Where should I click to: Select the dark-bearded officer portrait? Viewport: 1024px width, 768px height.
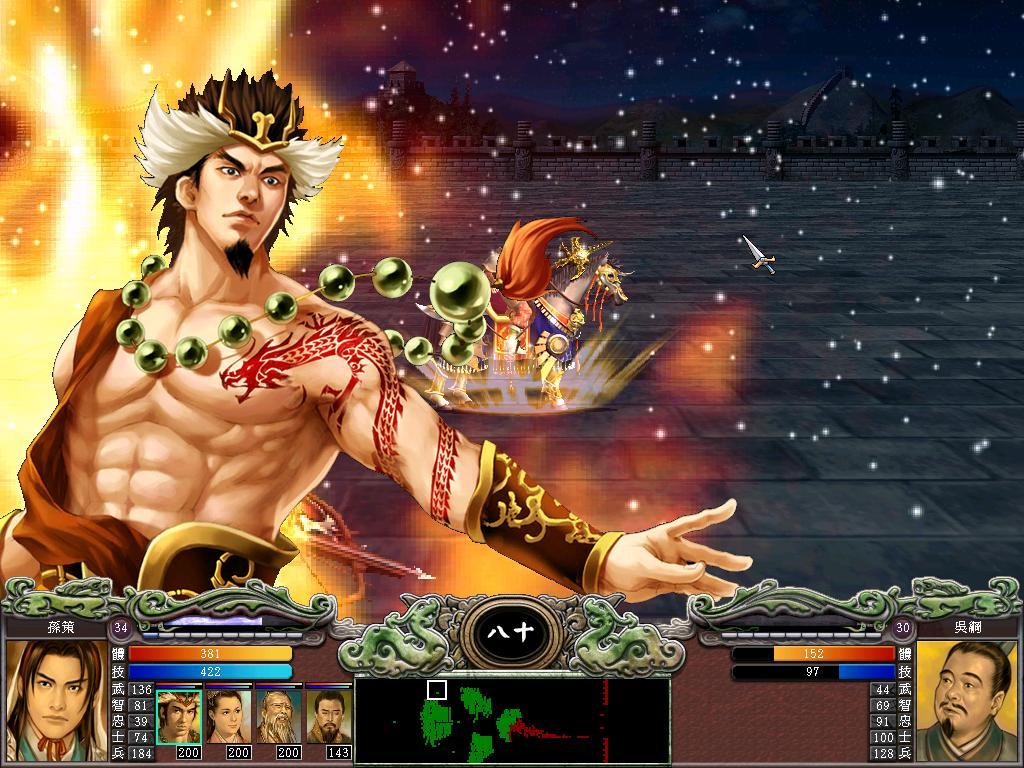[328, 716]
